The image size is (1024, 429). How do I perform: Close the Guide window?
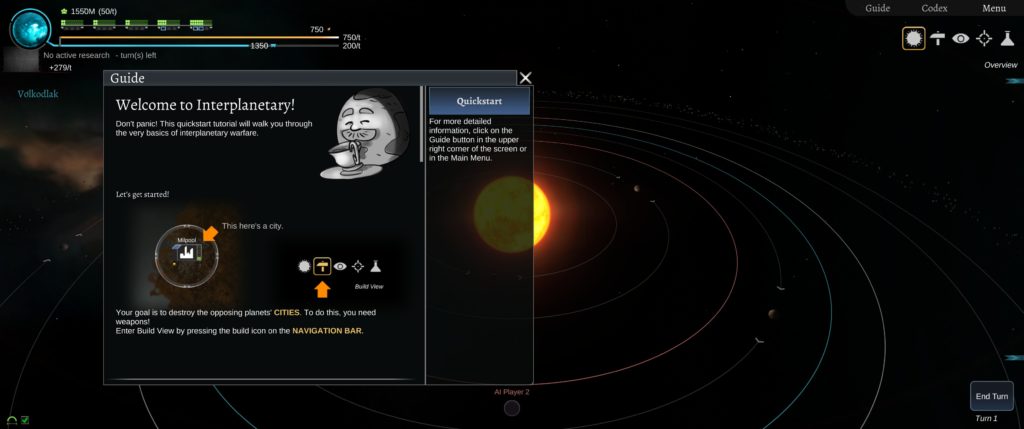pyautogui.click(x=526, y=78)
